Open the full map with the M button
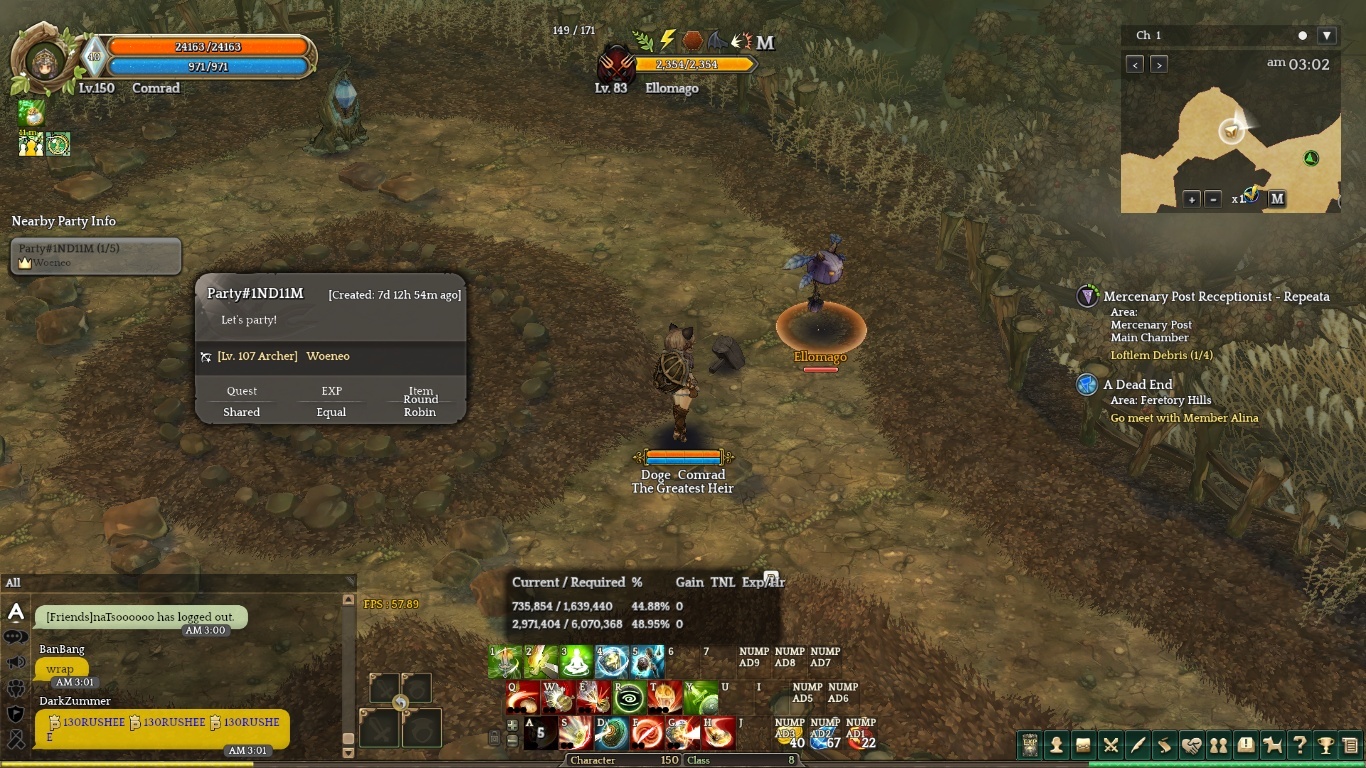1366x768 pixels. 1277,199
